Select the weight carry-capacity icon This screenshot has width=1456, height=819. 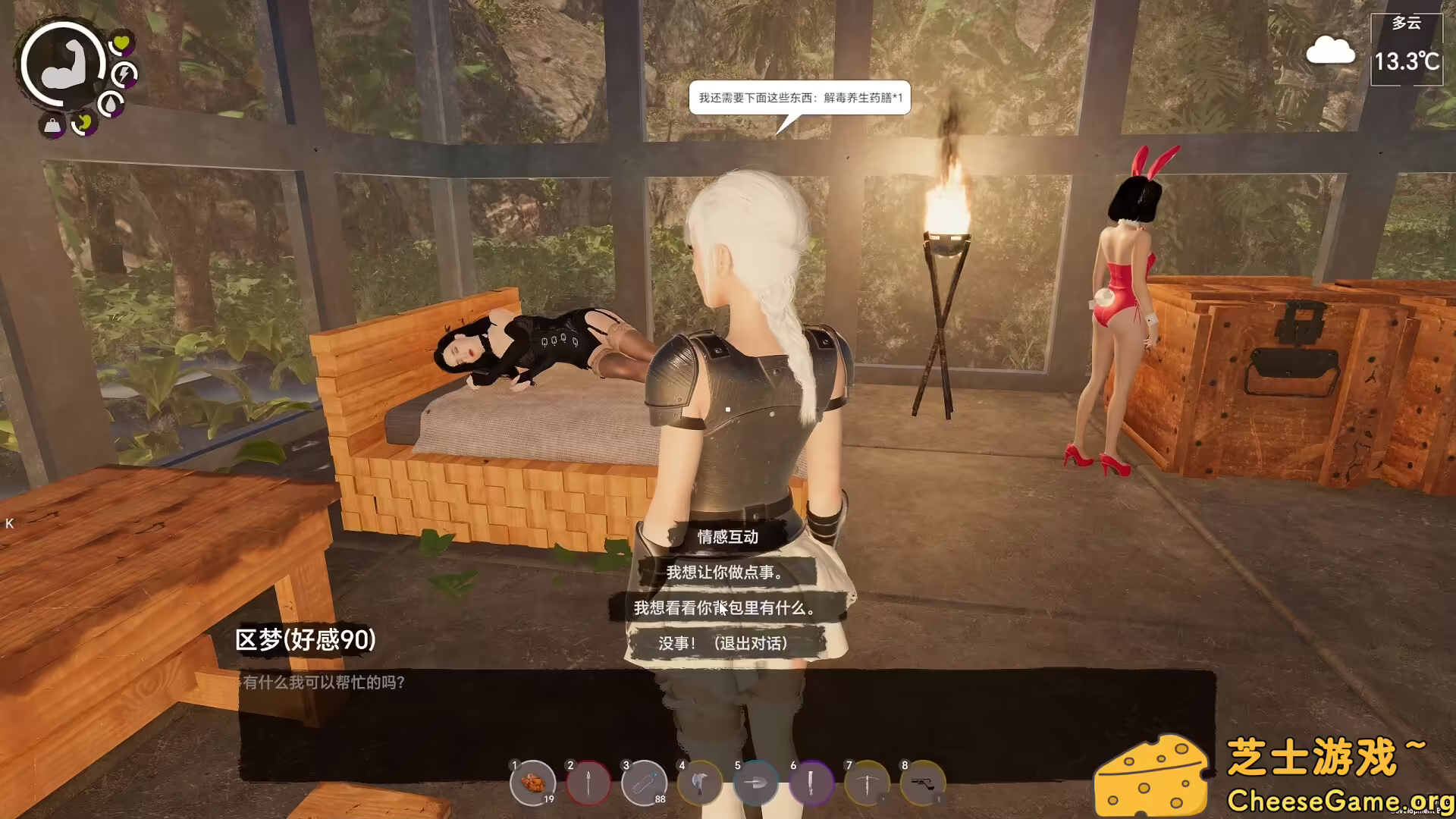pyautogui.click(x=51, y=124)
